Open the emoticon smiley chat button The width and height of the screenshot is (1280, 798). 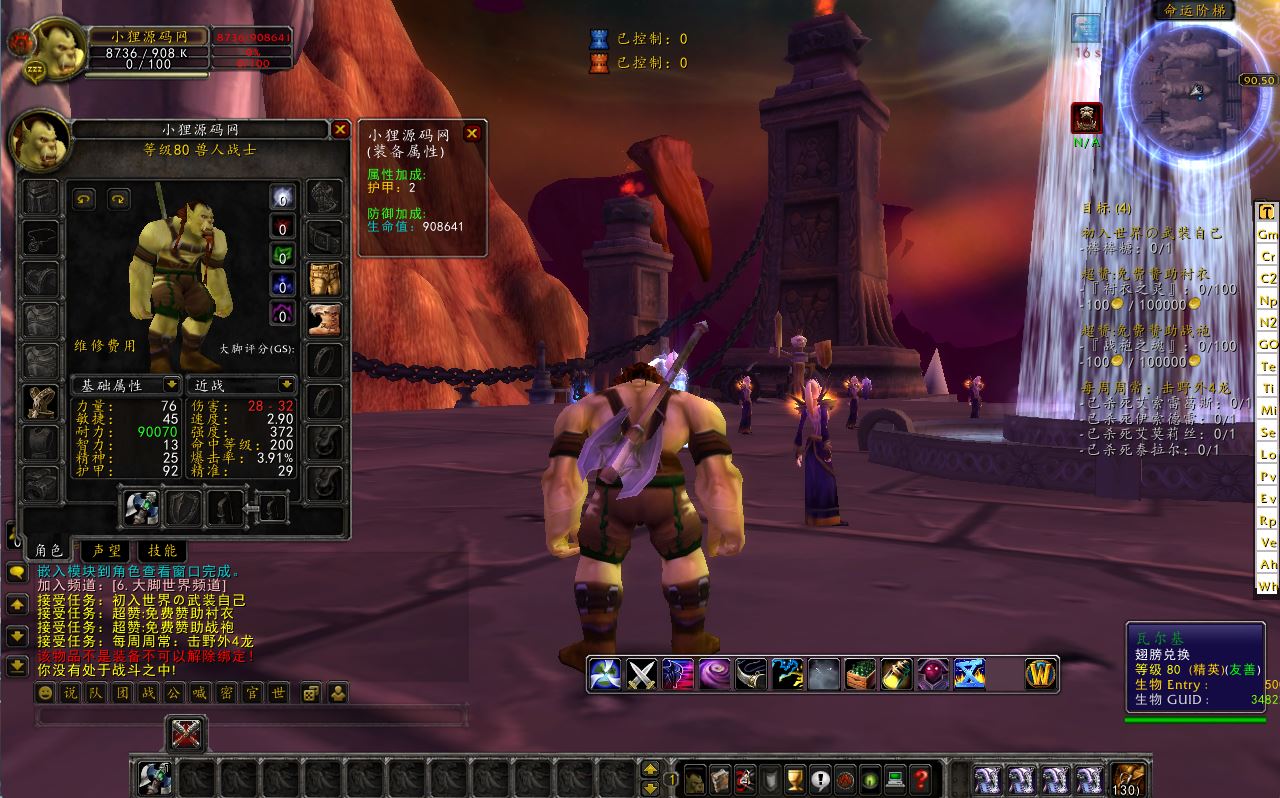[45, 693]
